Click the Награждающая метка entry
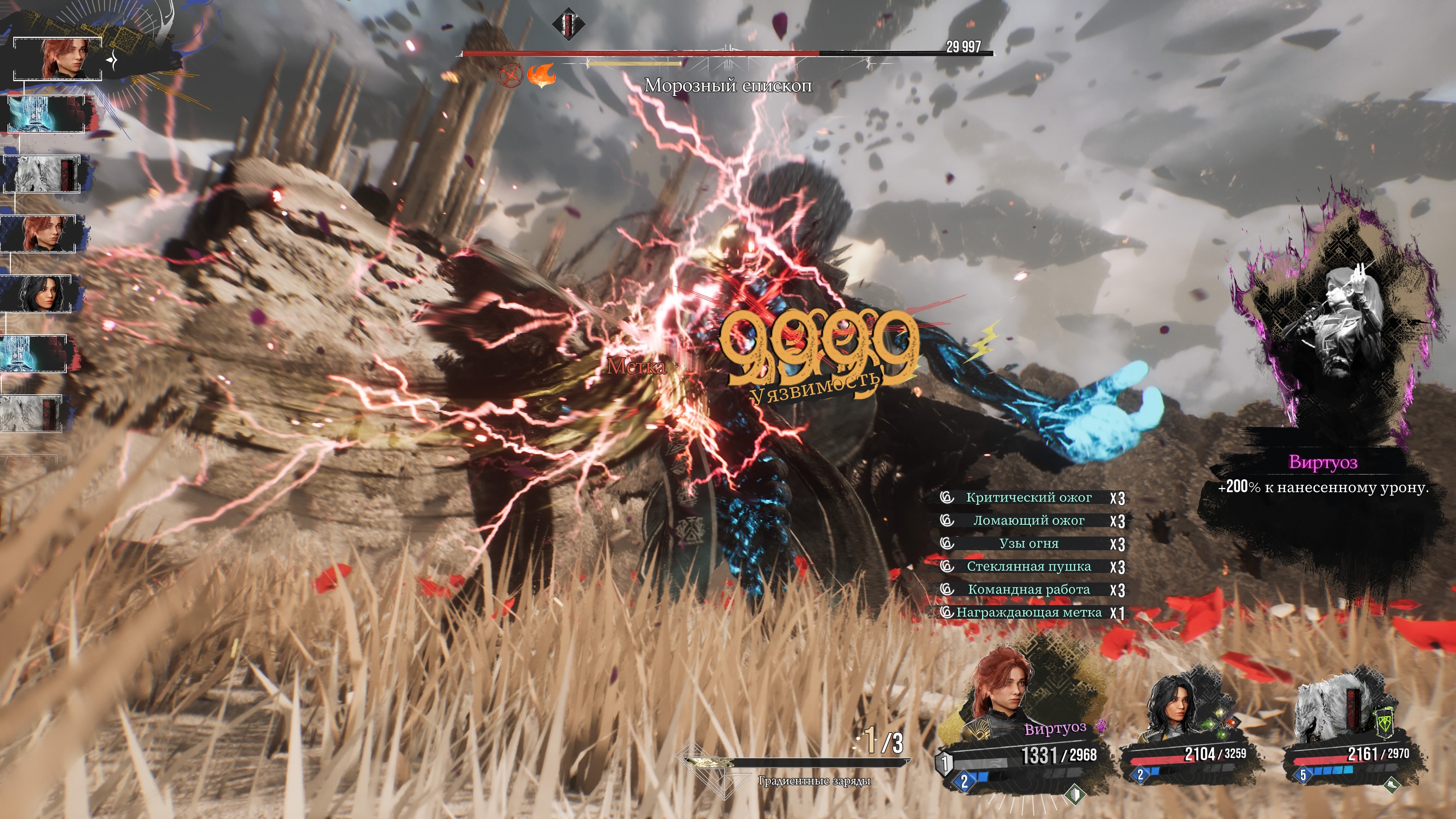The image size is (1456, 819). (x=1028, y=613)
